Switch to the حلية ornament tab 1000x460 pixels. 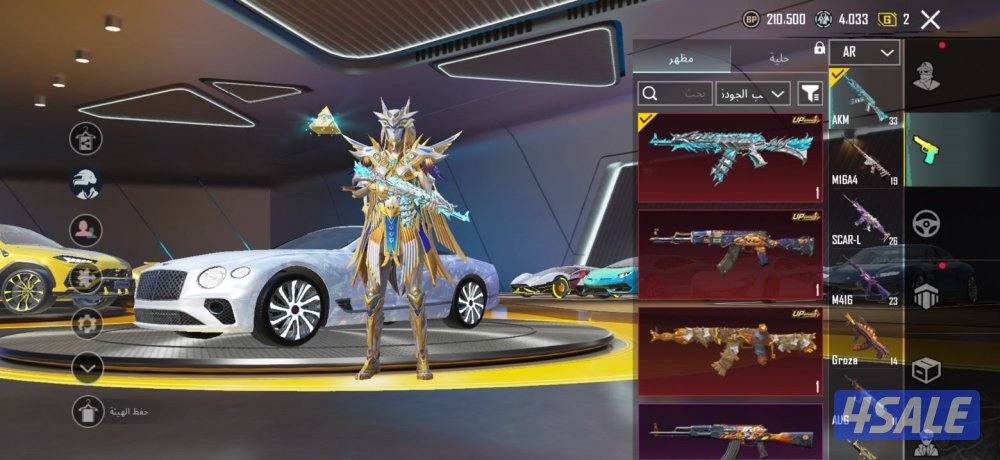(x=778, y=59)
